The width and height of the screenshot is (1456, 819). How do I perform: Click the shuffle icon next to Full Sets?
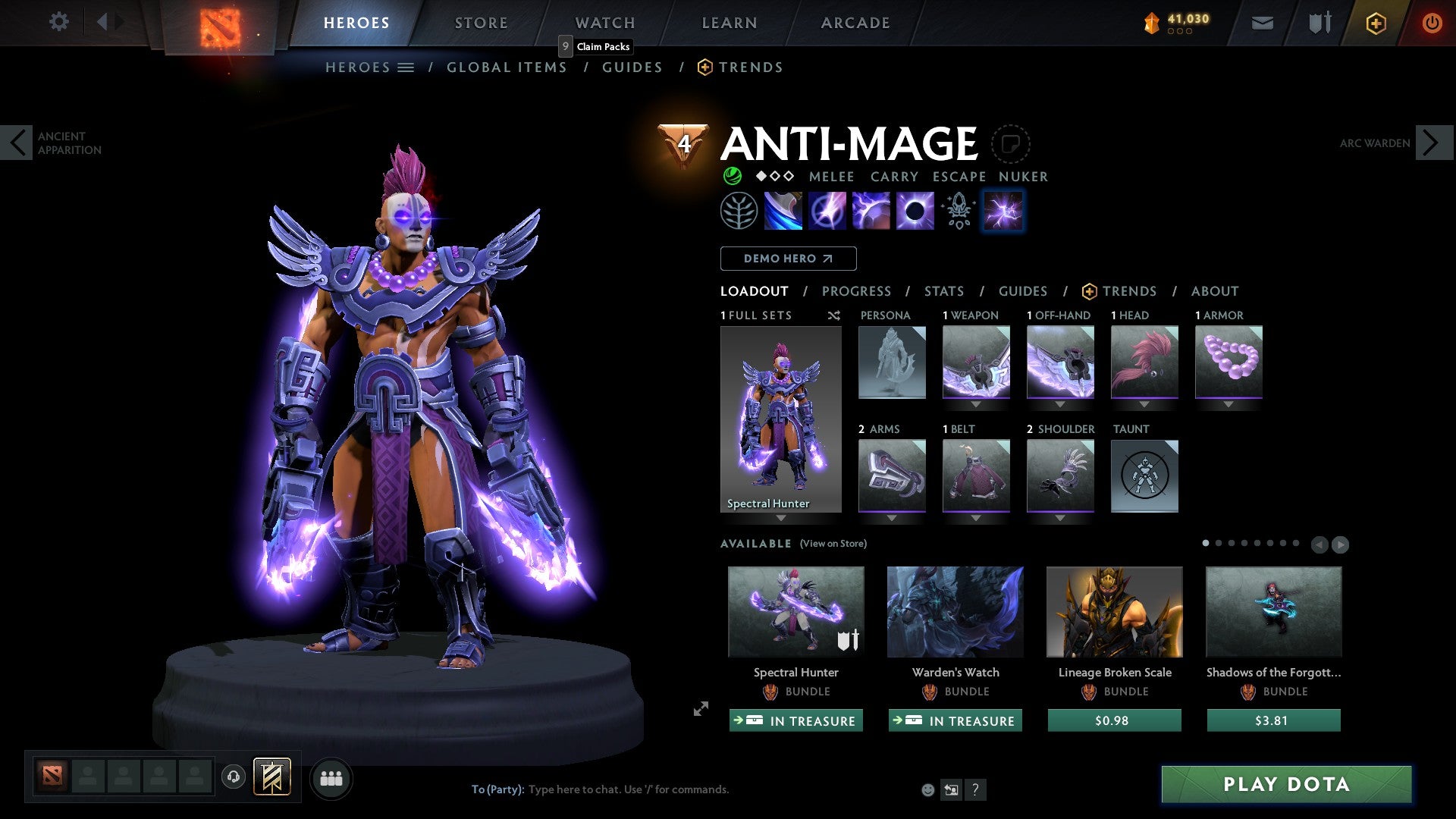coord(834,315)
